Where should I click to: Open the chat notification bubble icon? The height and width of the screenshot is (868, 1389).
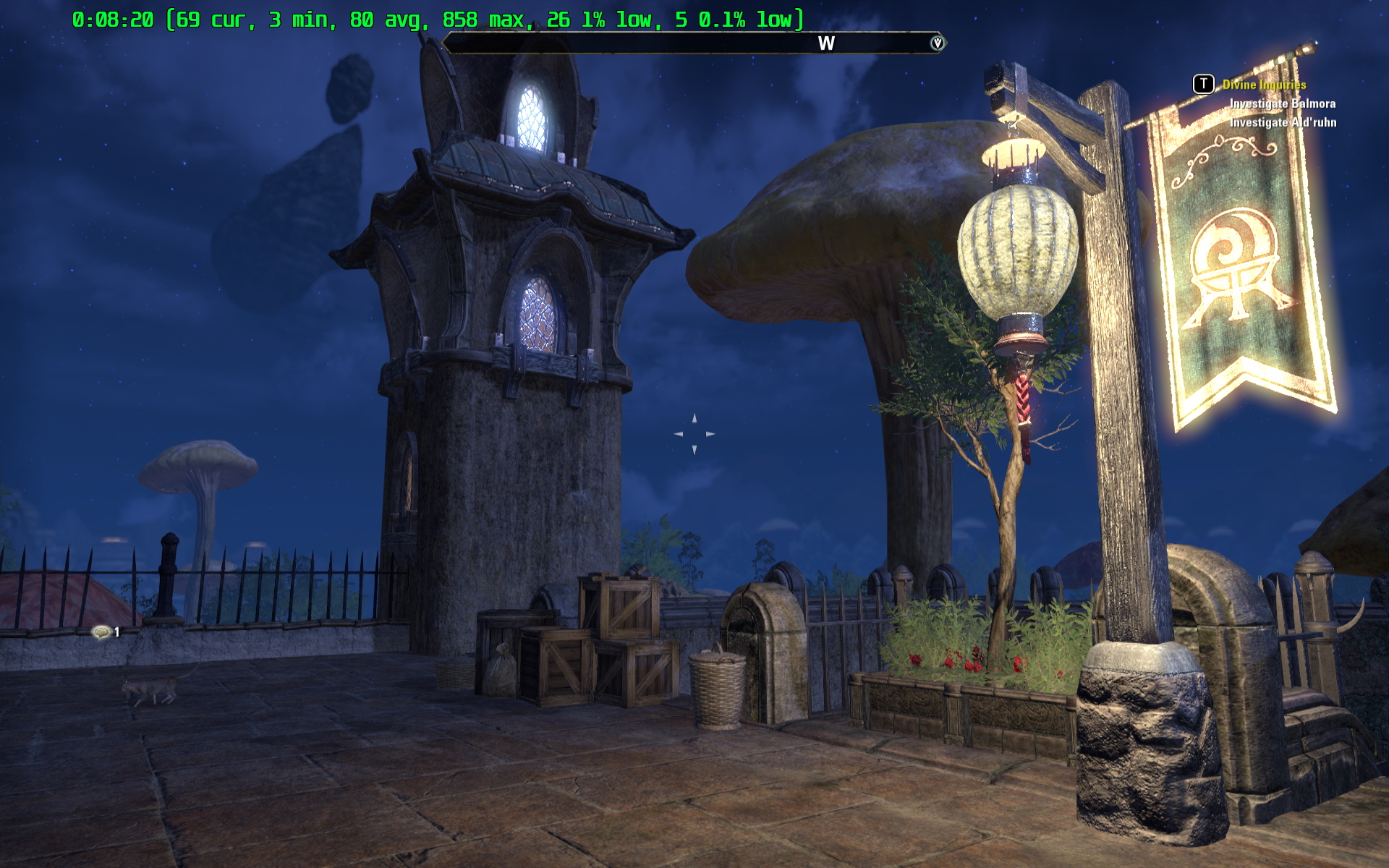pos(101,632)
